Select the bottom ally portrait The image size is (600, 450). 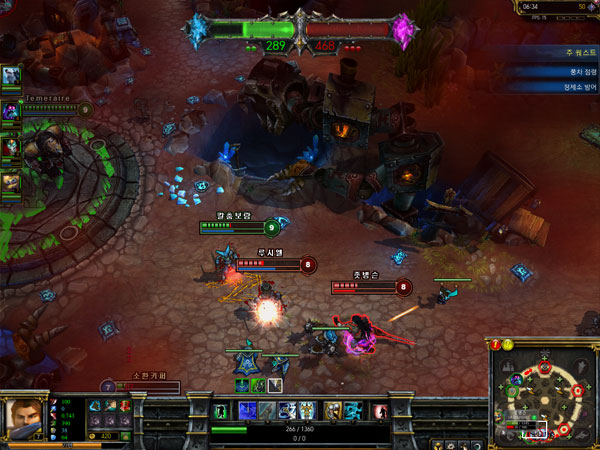(x=11, y=181)
